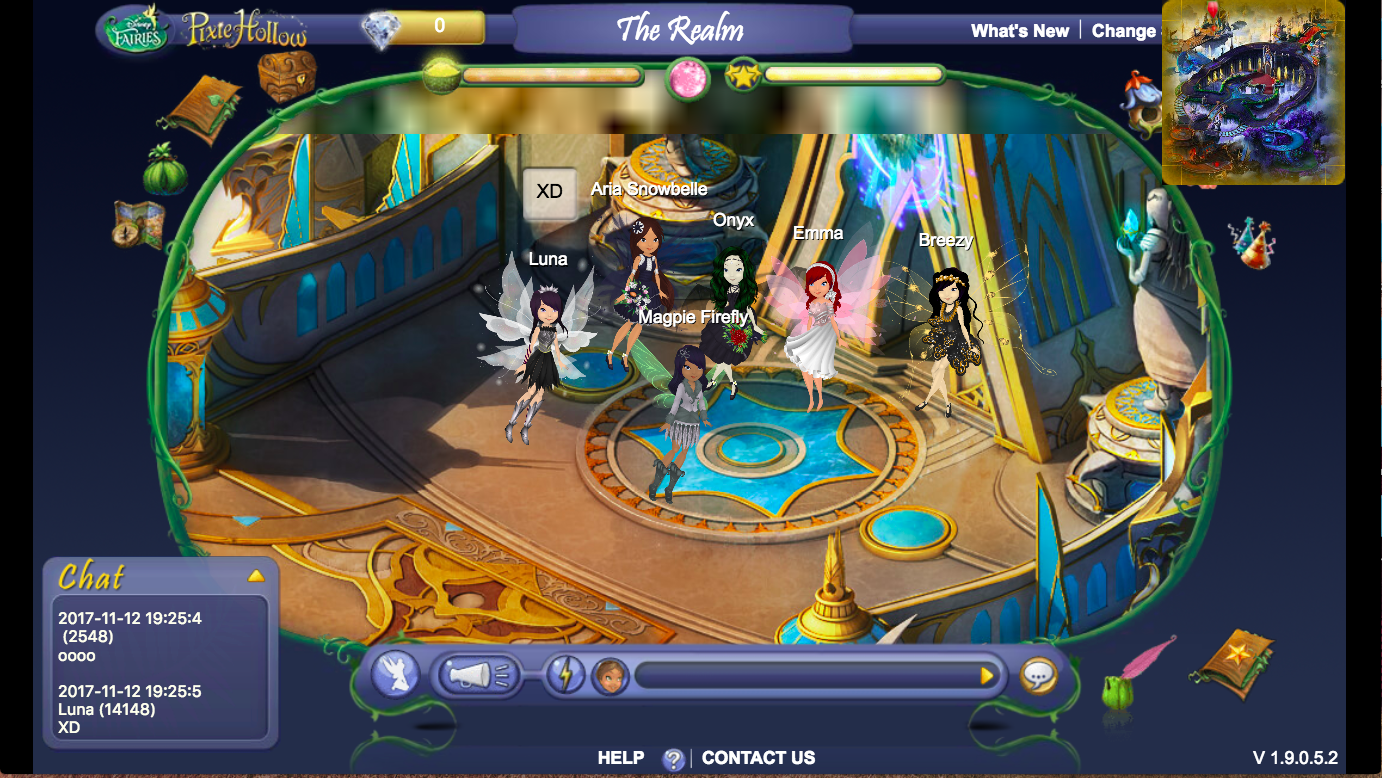Screen dimensions: 1382x778
Task: Click the chat message input field
Action: click(x=805, y=676)
